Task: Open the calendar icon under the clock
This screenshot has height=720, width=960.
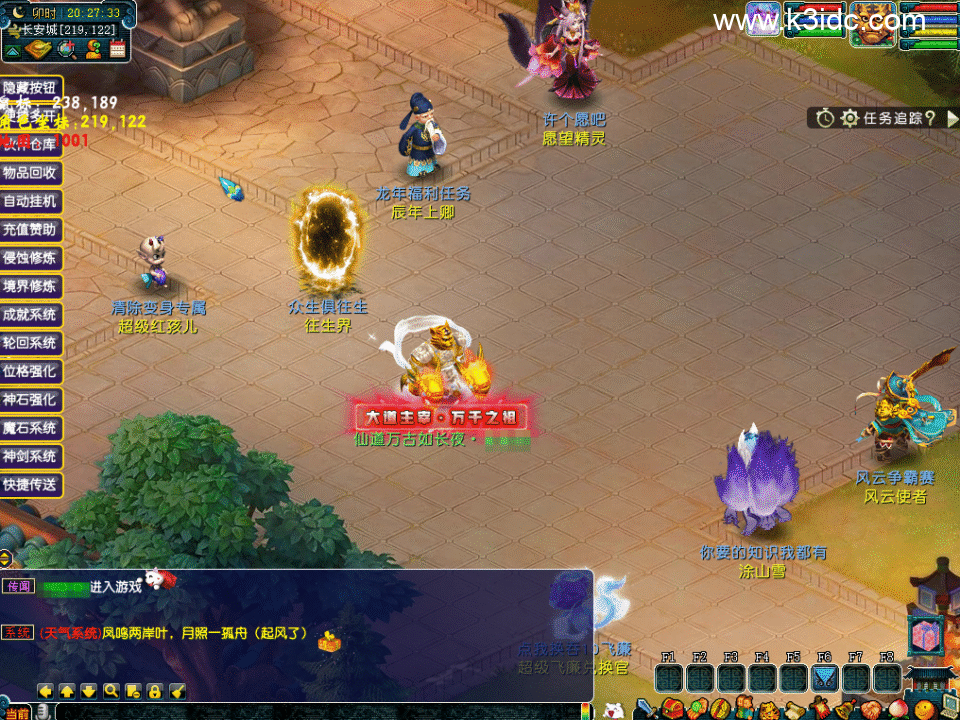Action: (118, 48)
